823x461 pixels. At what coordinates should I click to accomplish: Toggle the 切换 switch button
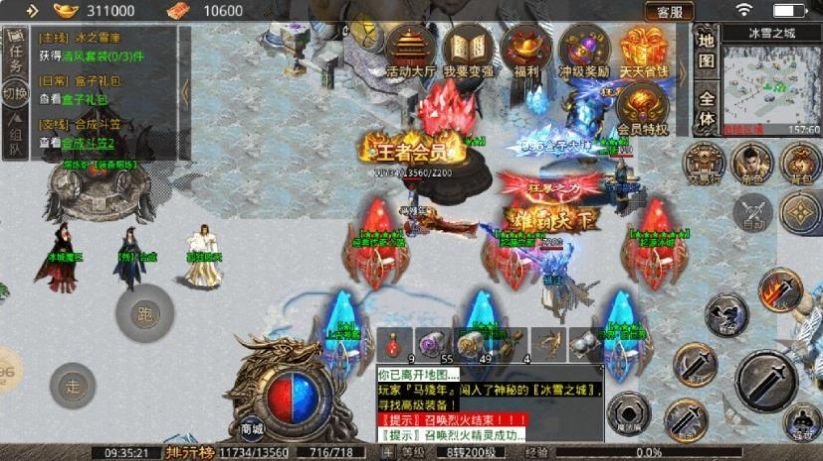coord(15,94)
